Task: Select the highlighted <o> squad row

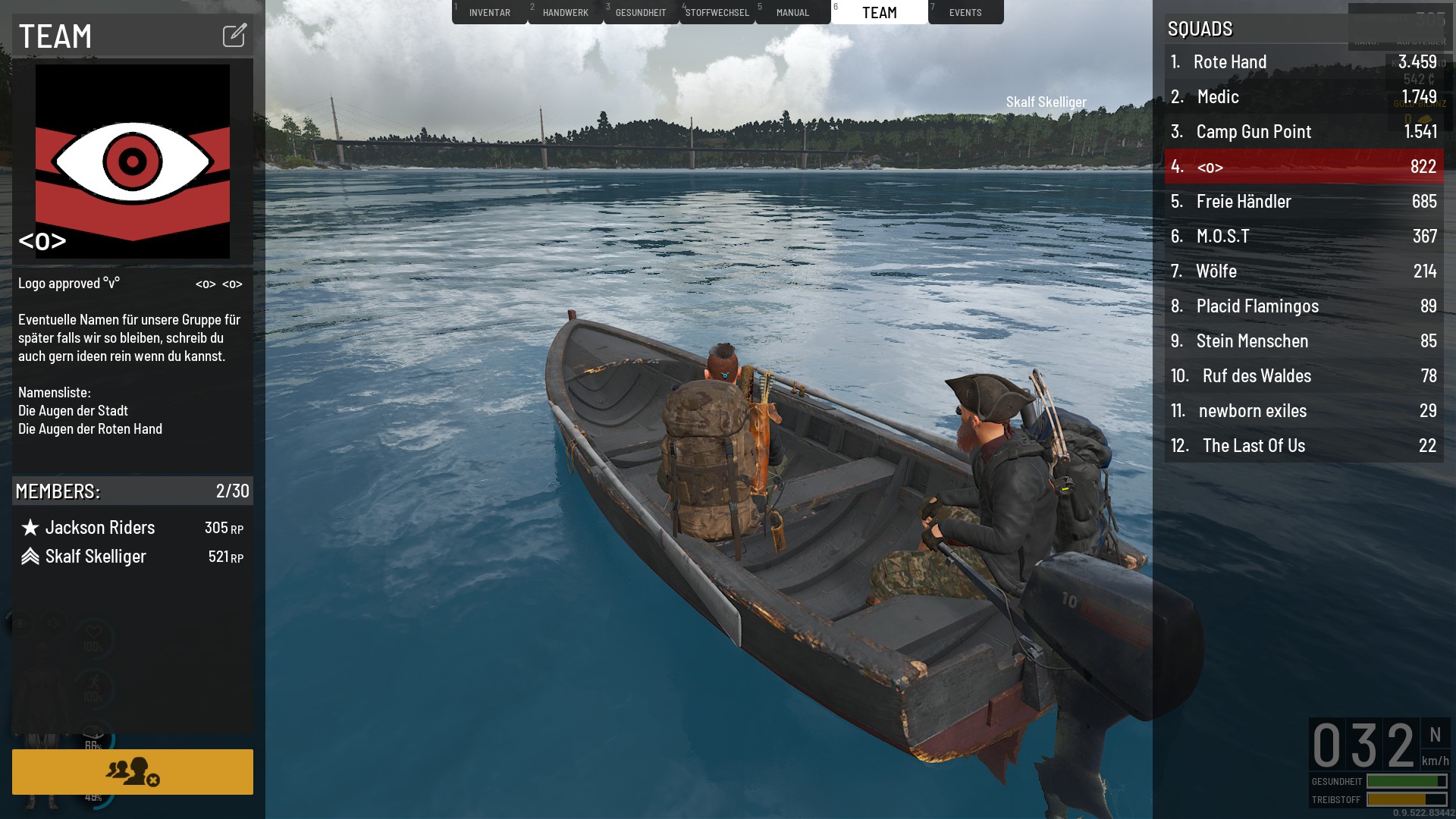Action: [1304, 167]
